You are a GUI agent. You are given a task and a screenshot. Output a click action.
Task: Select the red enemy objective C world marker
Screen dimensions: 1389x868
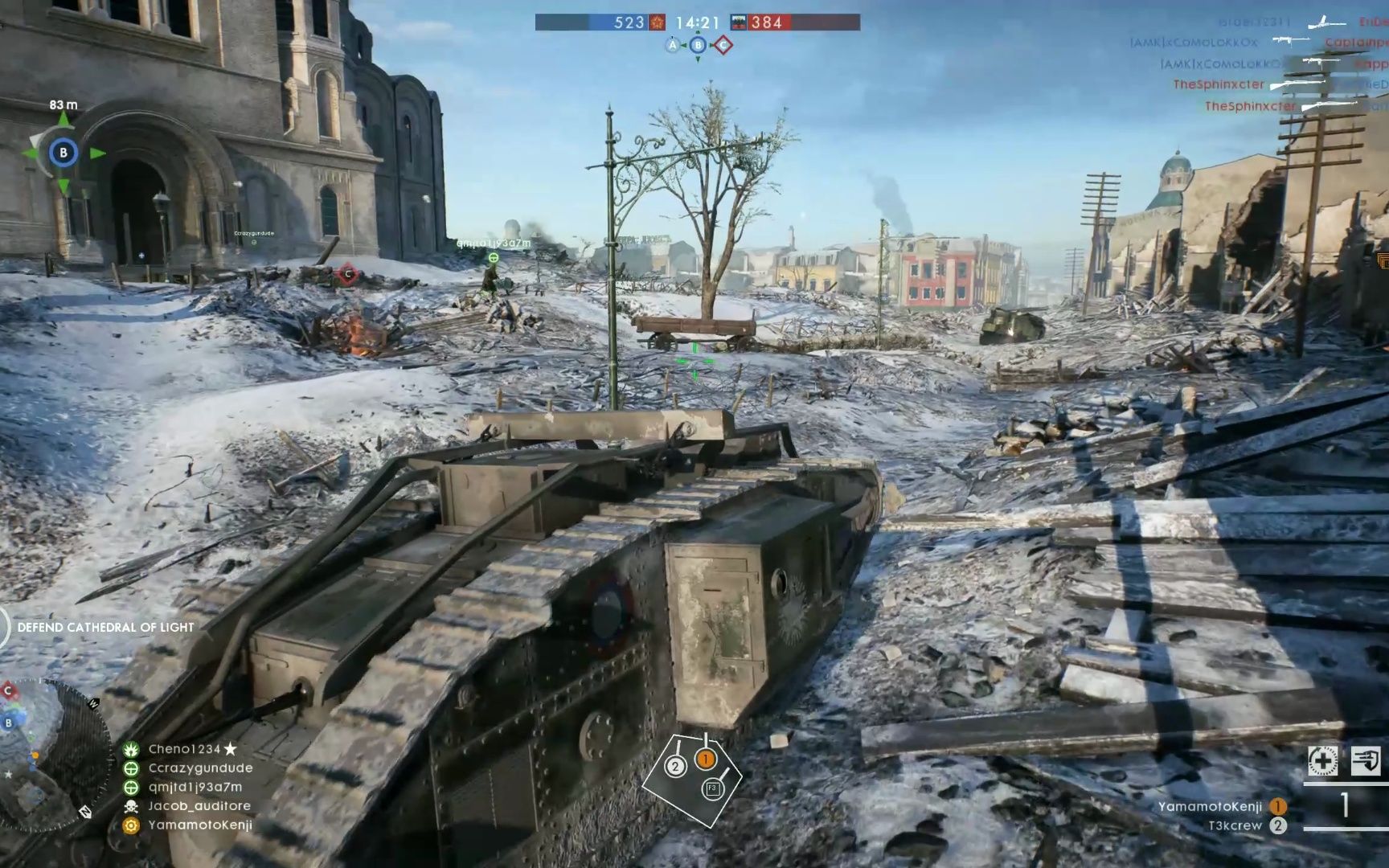pos(347,274)
